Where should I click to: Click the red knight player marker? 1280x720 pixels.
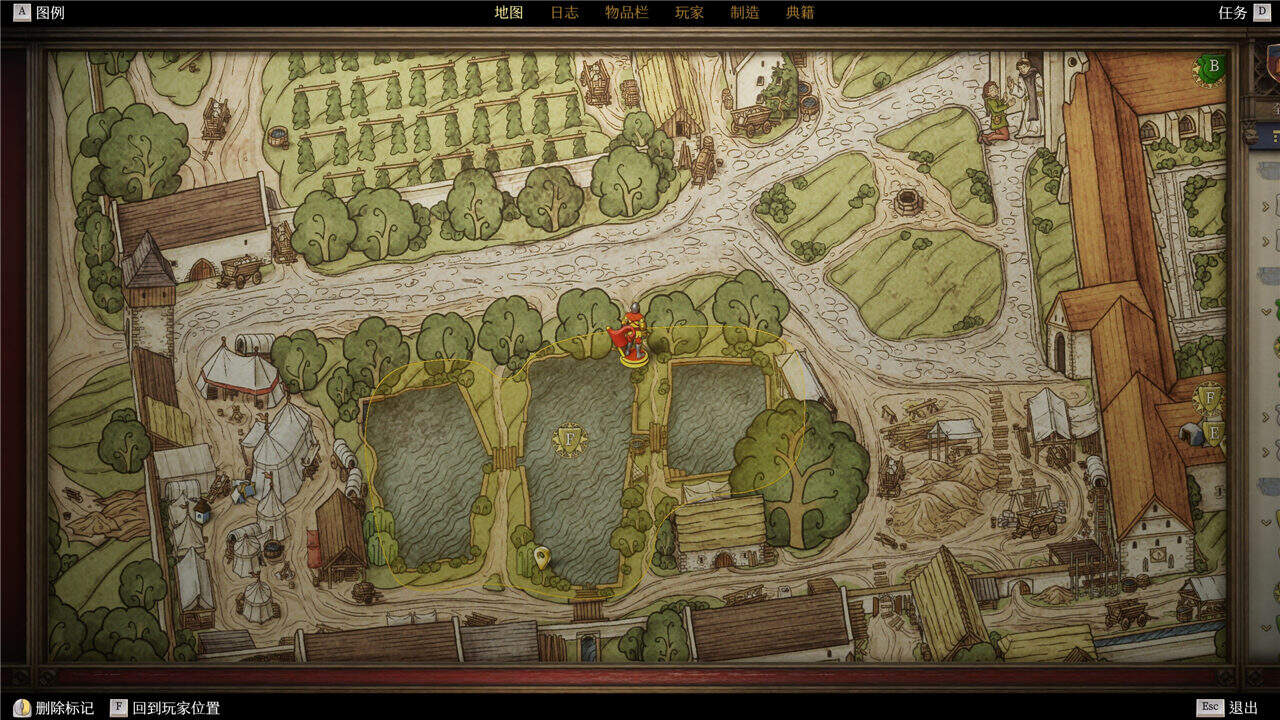(x=631, y=336)
